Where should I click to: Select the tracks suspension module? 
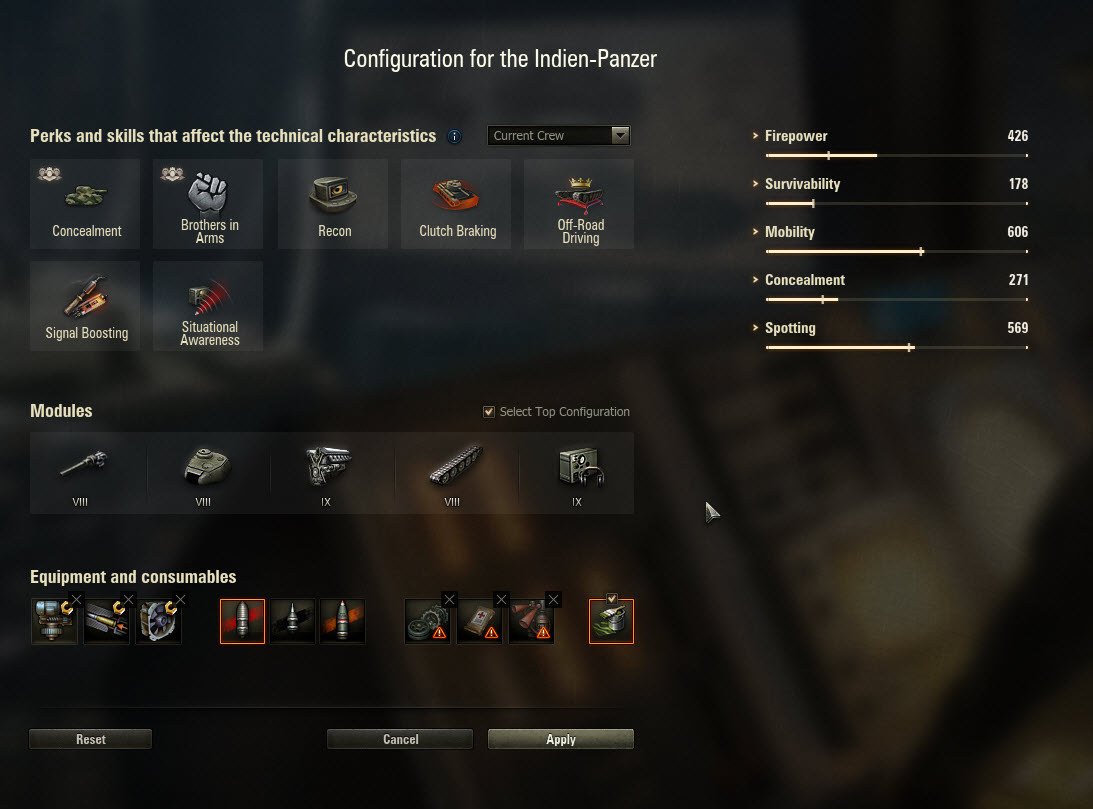[x=454, y=468]
